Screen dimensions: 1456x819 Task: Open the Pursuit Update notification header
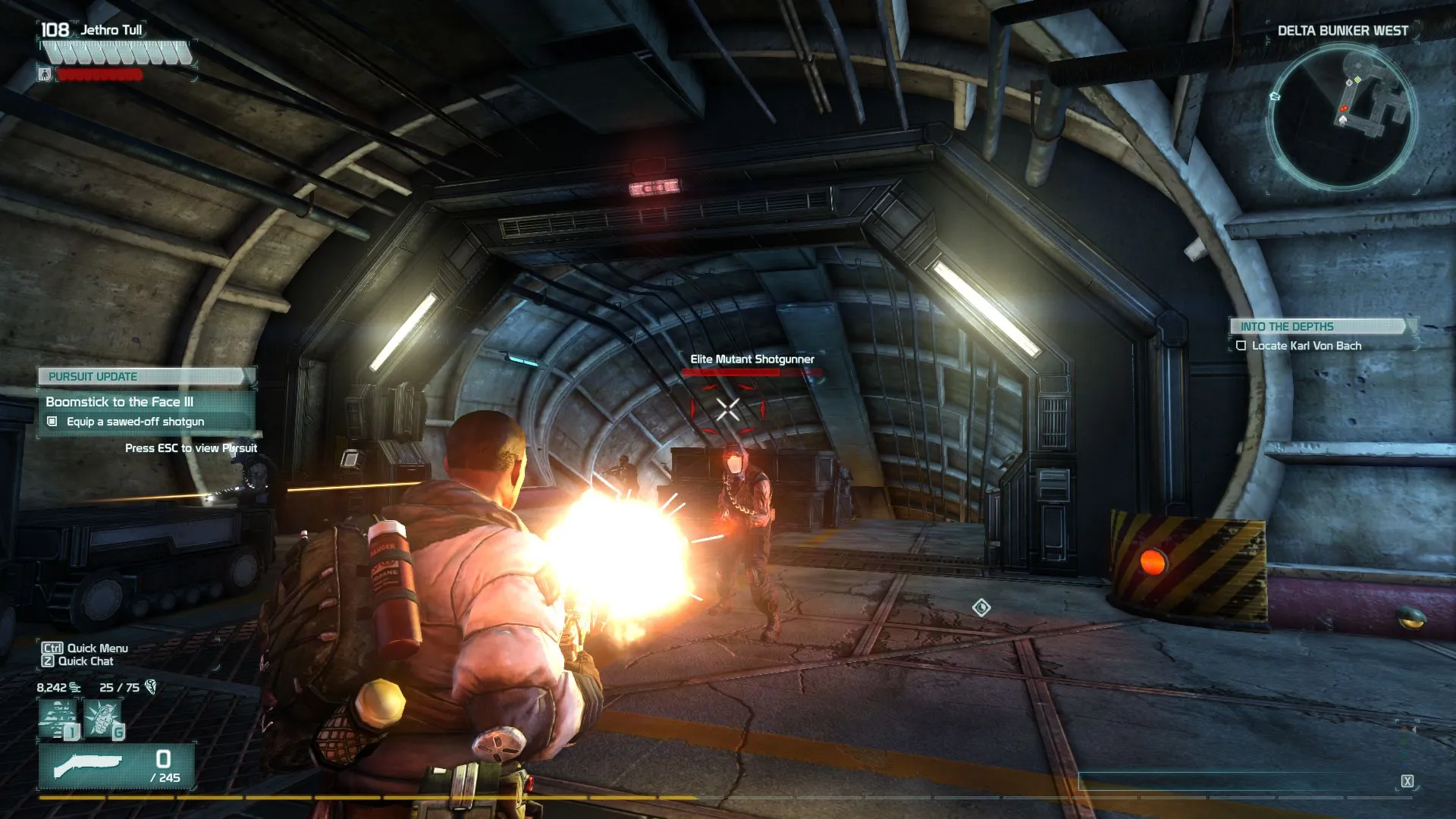point(146,376)
